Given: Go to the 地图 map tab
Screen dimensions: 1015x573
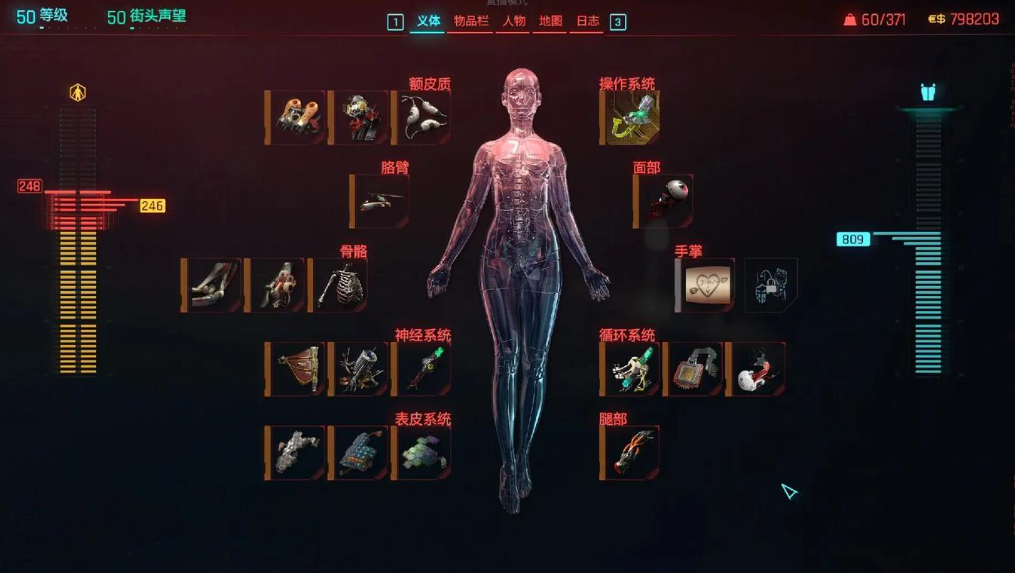Looking at the screenshot, I should [x=551, y=21].
